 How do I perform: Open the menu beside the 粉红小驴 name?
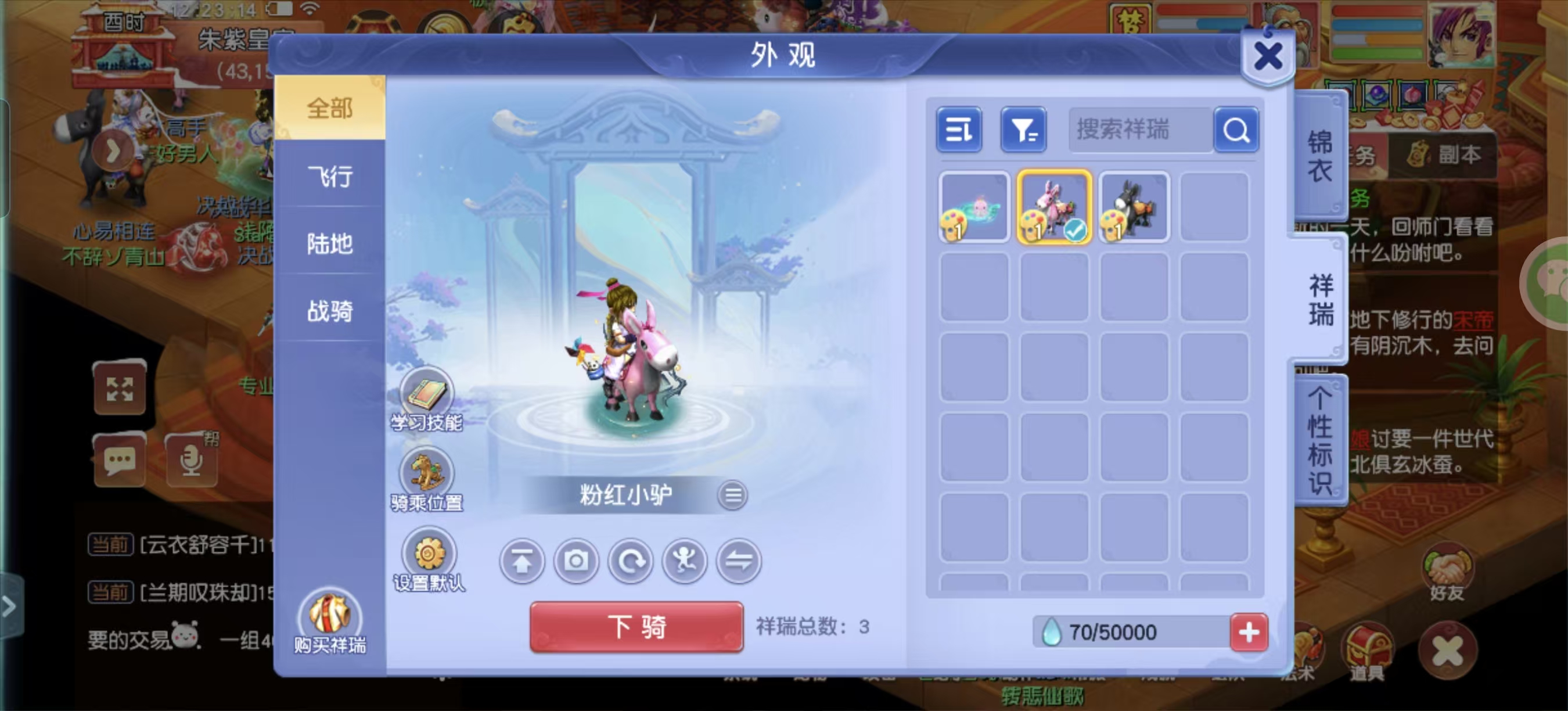tap(733, 494)
